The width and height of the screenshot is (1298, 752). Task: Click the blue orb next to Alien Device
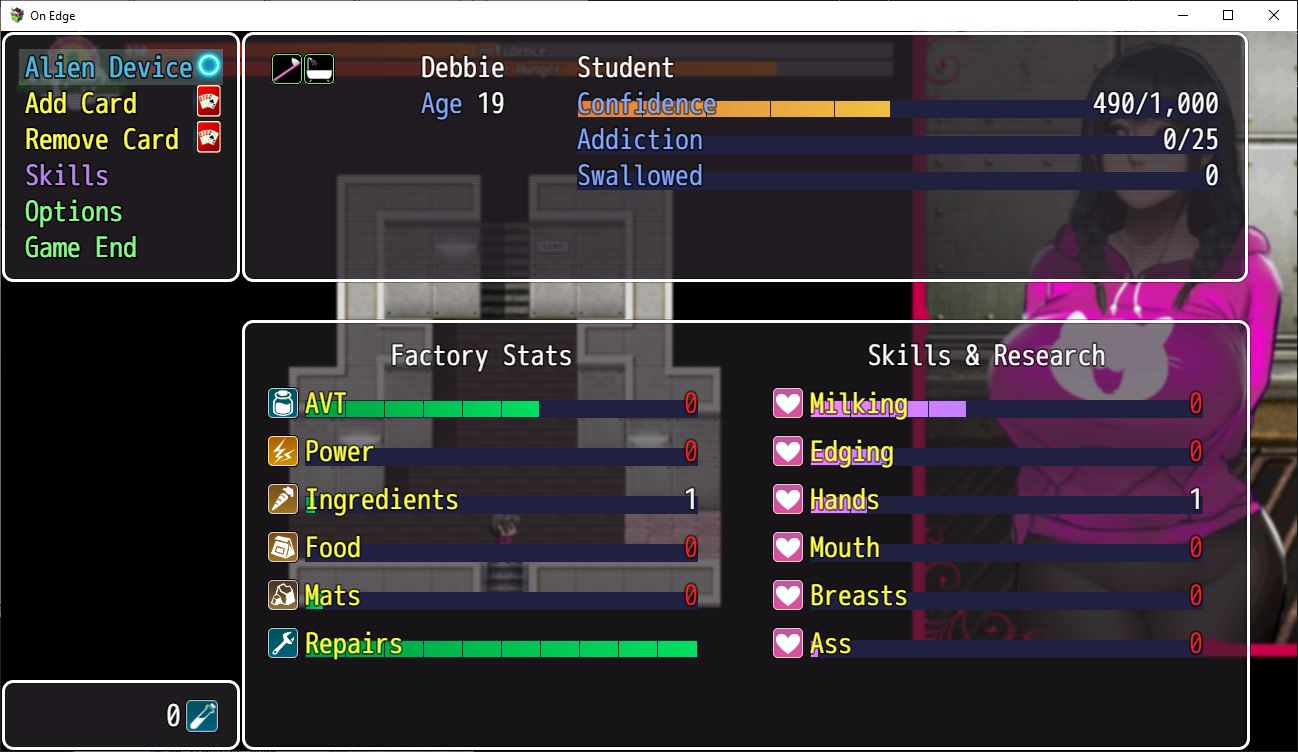pos(209,67)
